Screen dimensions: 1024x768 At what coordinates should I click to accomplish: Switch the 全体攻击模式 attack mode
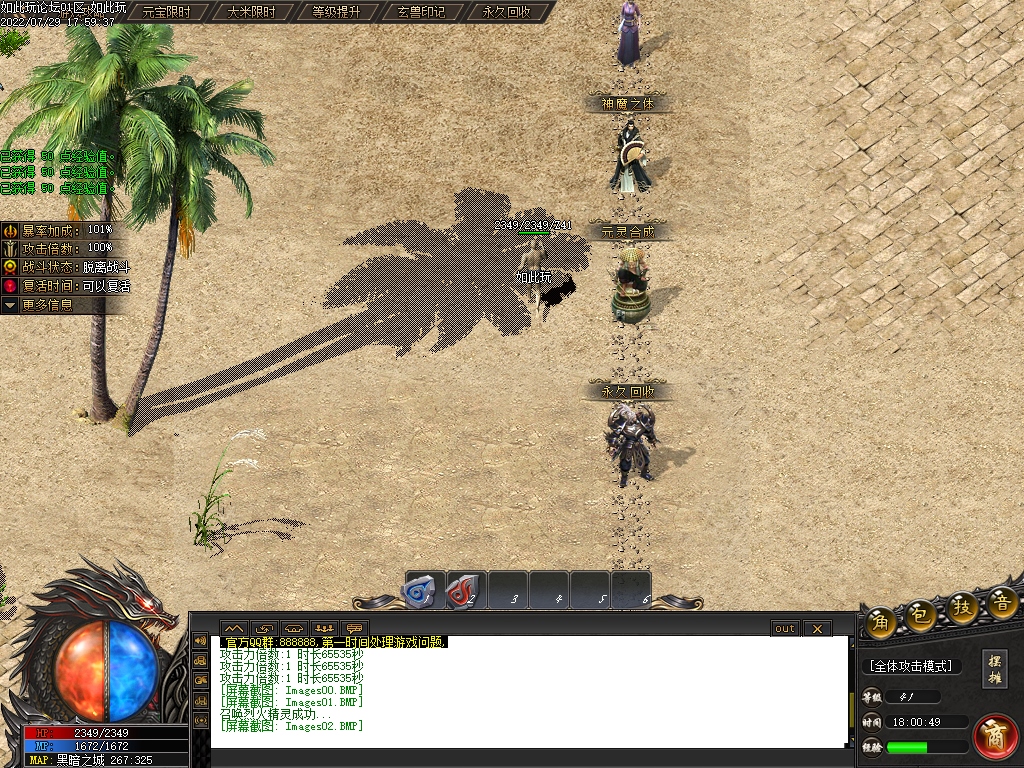[x=911, y=666]
